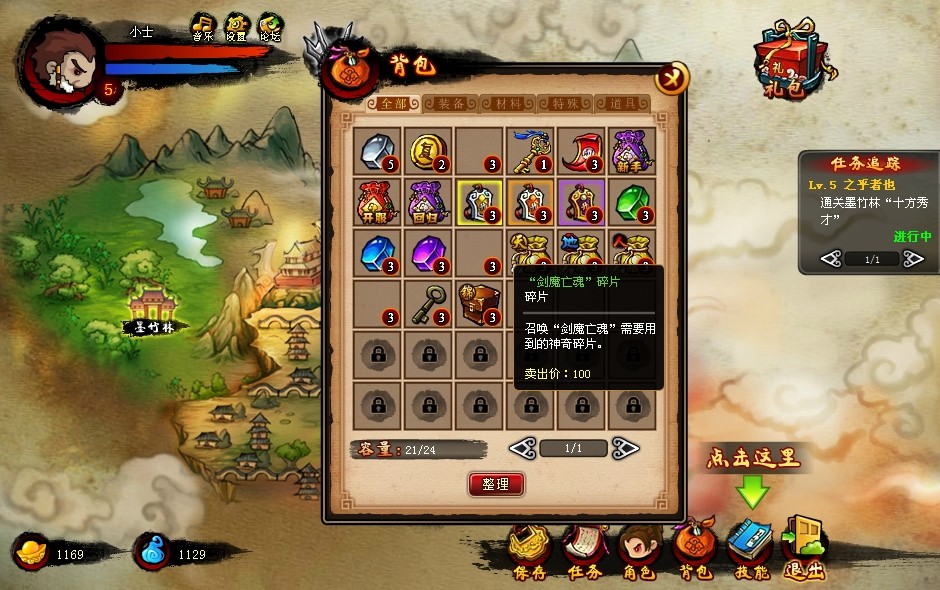Open the 任务 quest scroll icon
Image resolution: width=940 pixels, height=590 pixels.
(x=583, y=548)
